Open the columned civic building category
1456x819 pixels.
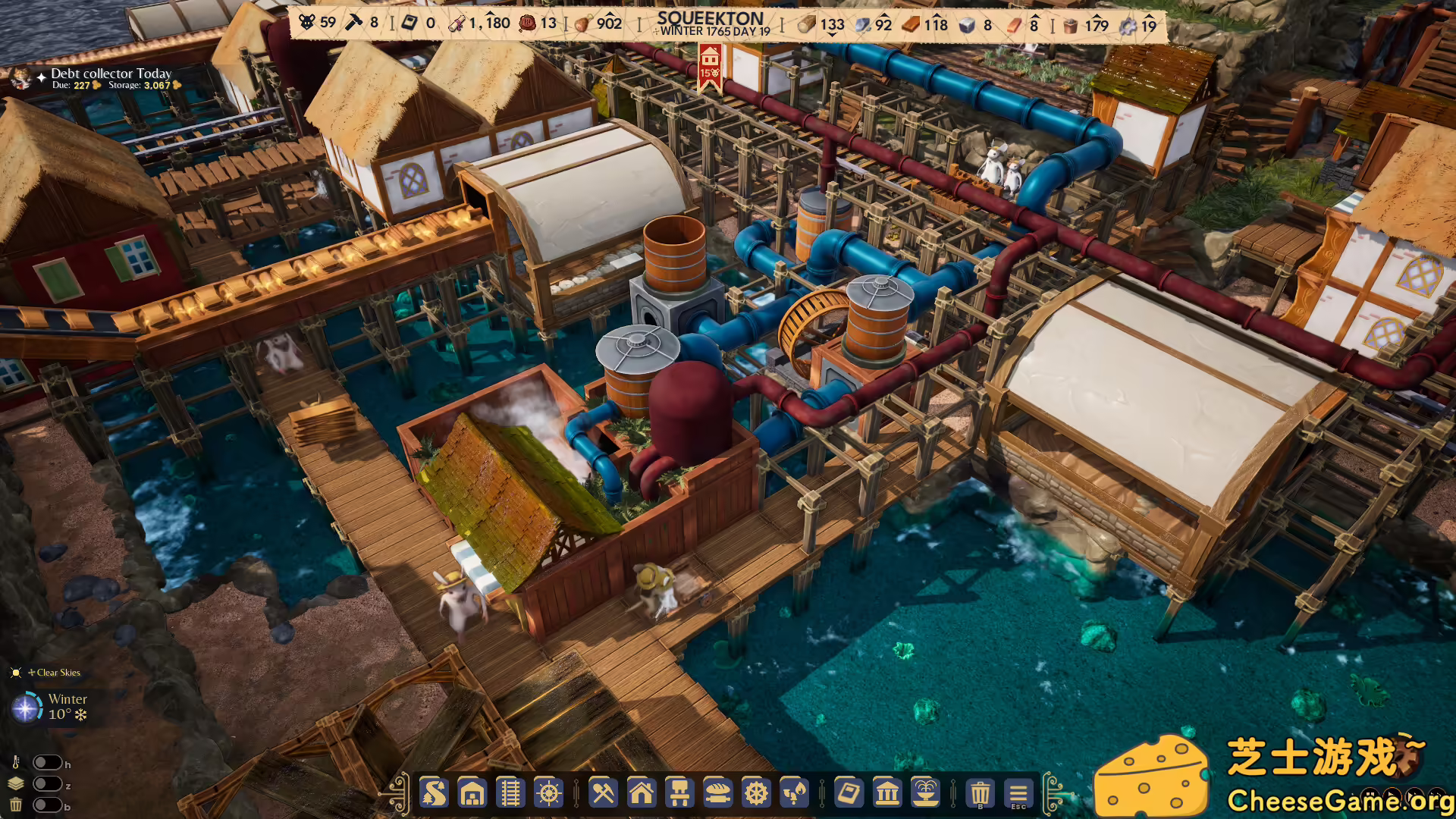click(887, 793)
